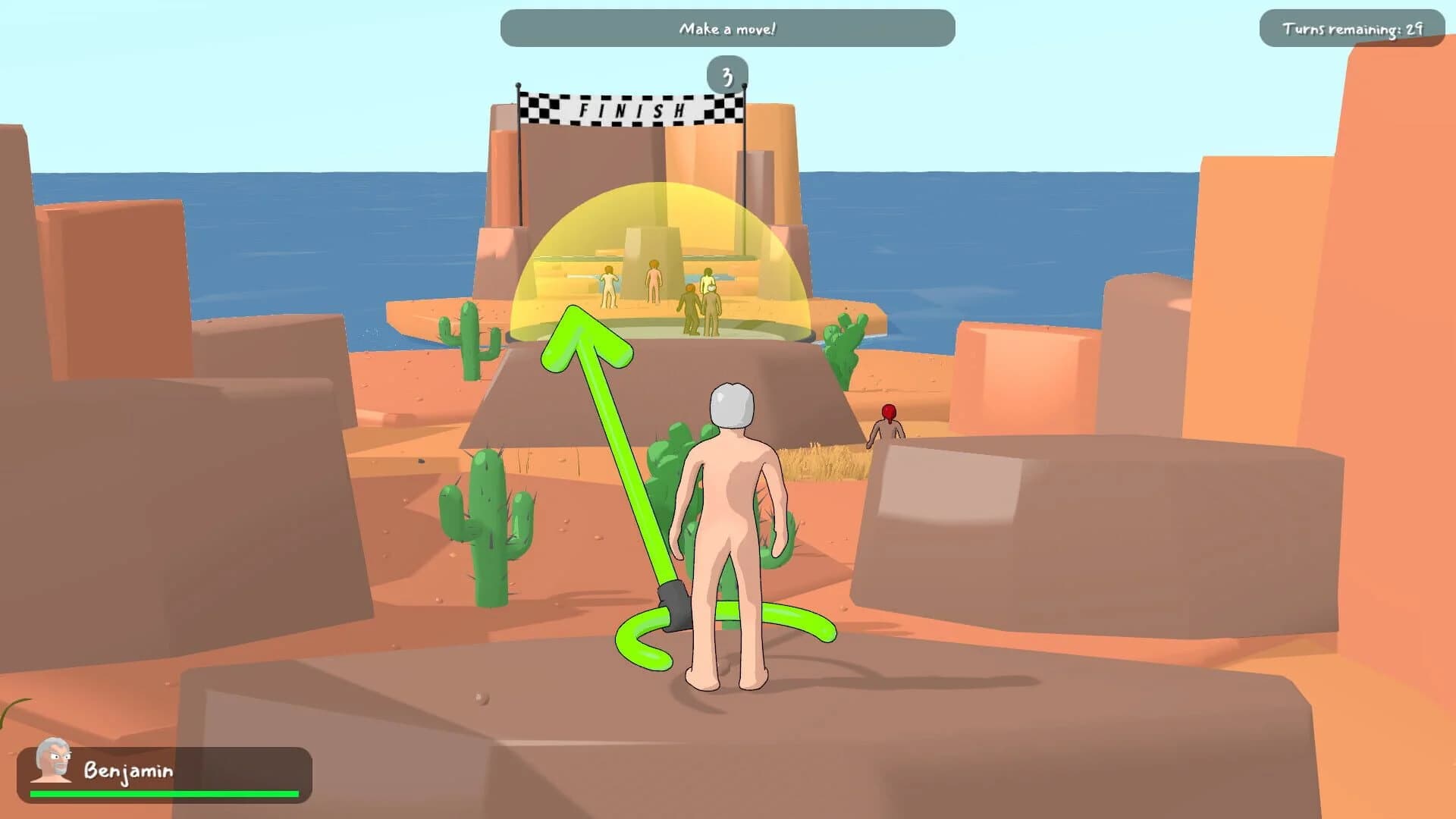
Task: Click the FINISH text on the banner
Action: click(x=631, y=110)
